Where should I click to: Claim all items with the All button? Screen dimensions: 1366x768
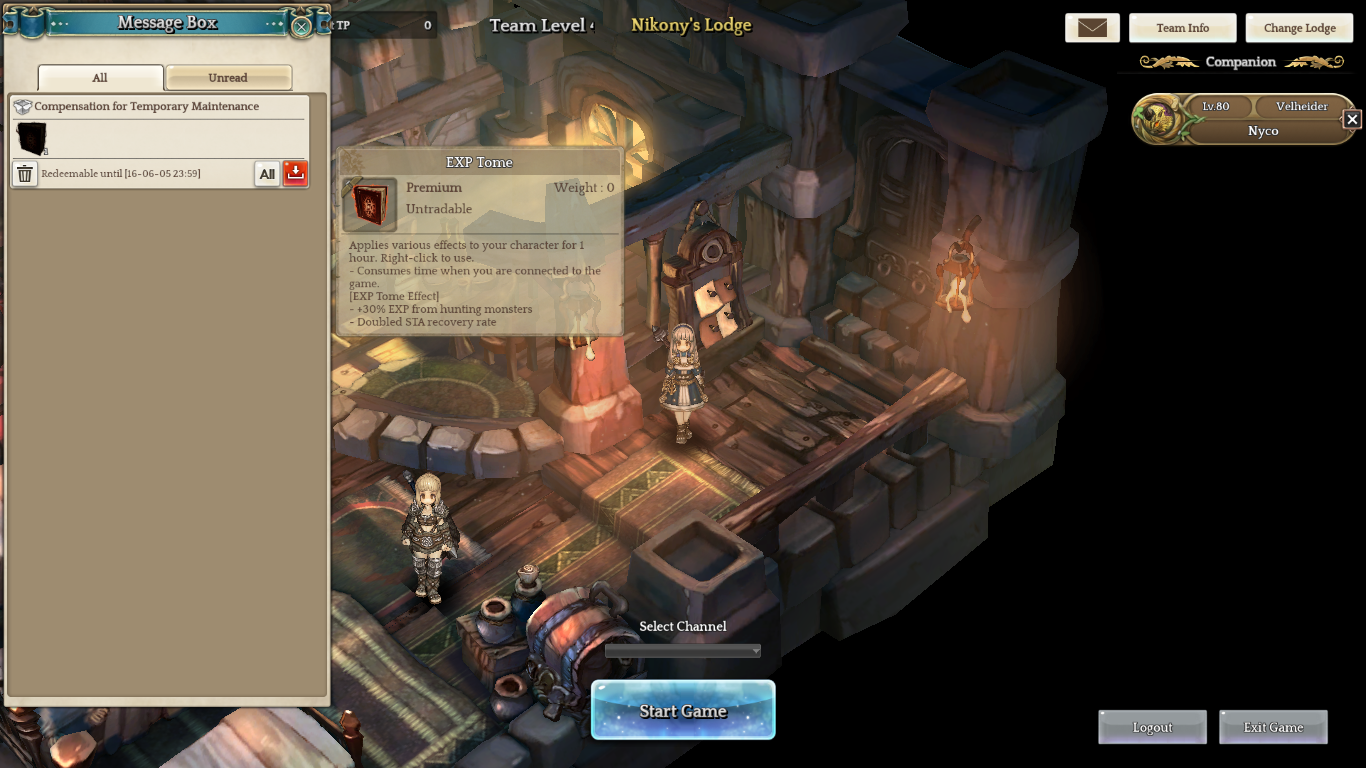pyautogui.click(x=267, y=174)
